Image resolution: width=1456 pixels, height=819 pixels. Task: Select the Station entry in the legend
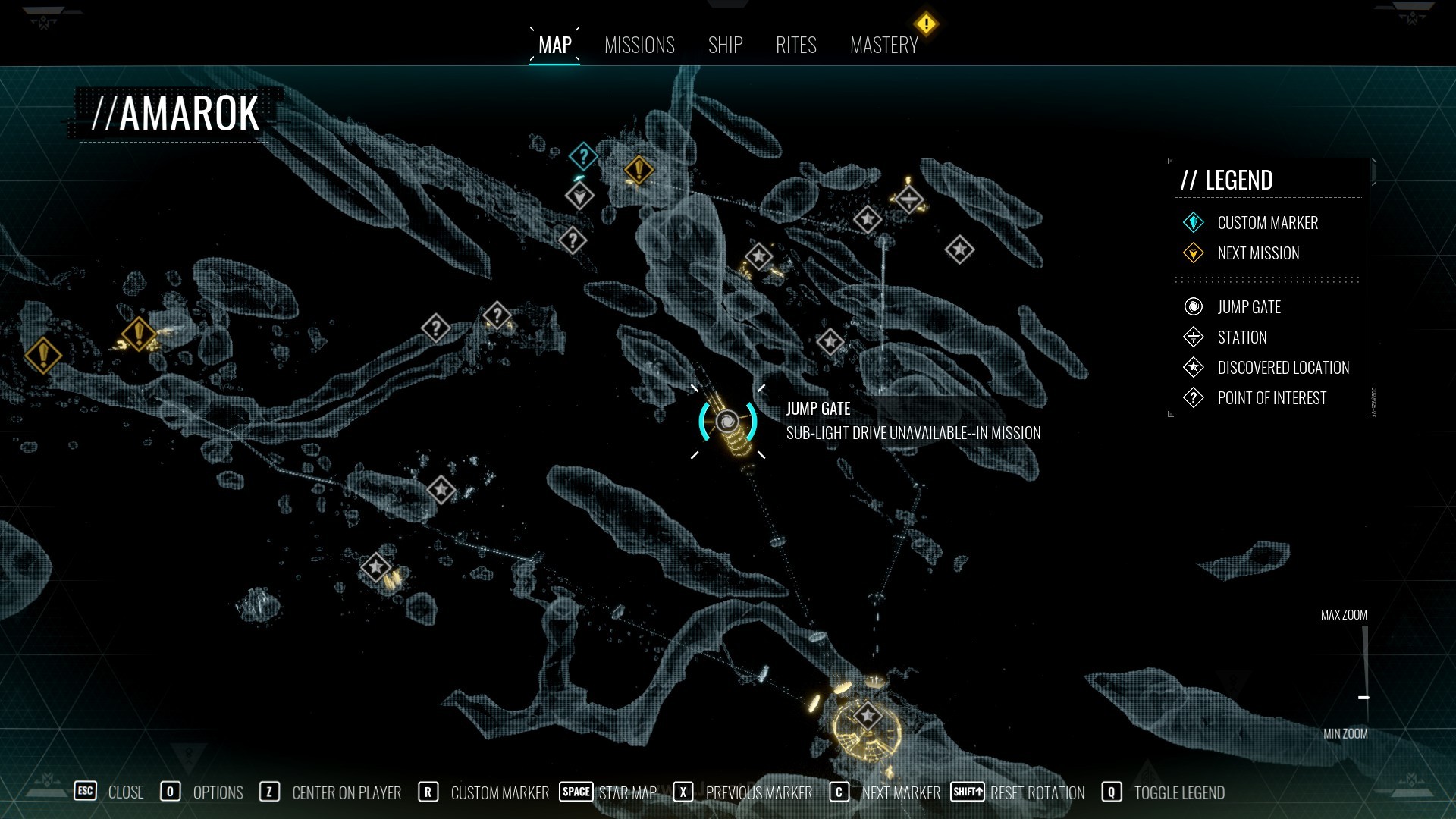pos(1241,337)
